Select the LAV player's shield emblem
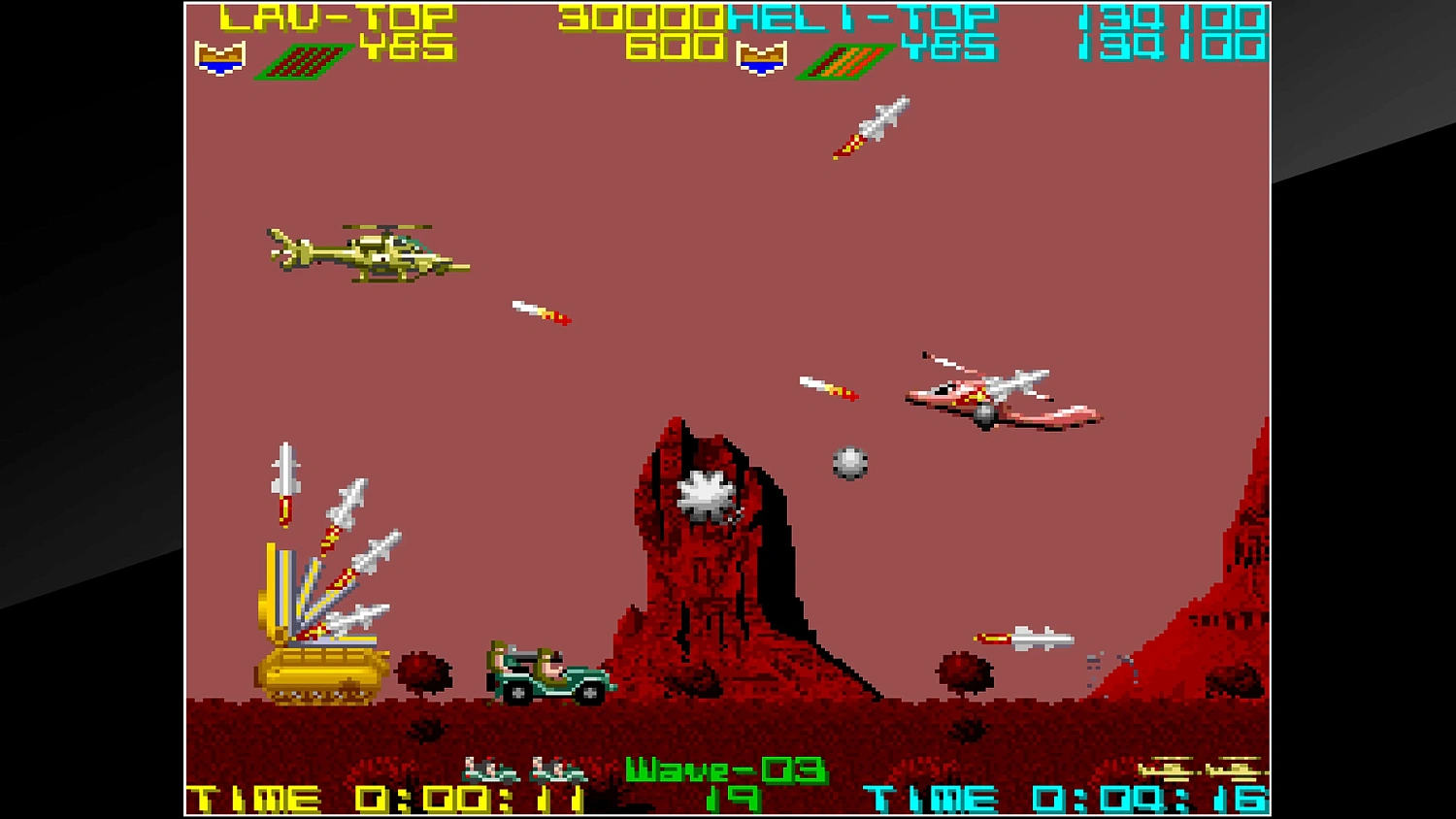The width and height of the screenshot is (1456, 819). (x=221, y=60)
